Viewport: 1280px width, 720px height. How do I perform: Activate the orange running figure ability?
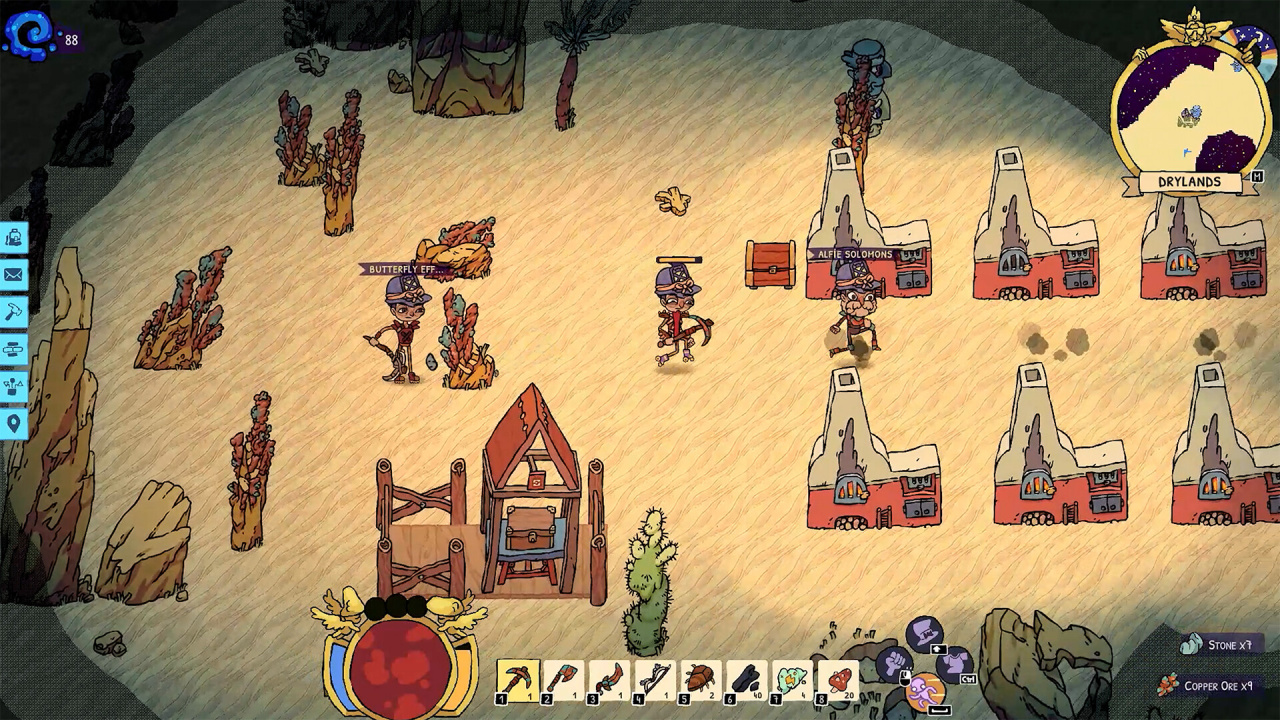[926, 690]
